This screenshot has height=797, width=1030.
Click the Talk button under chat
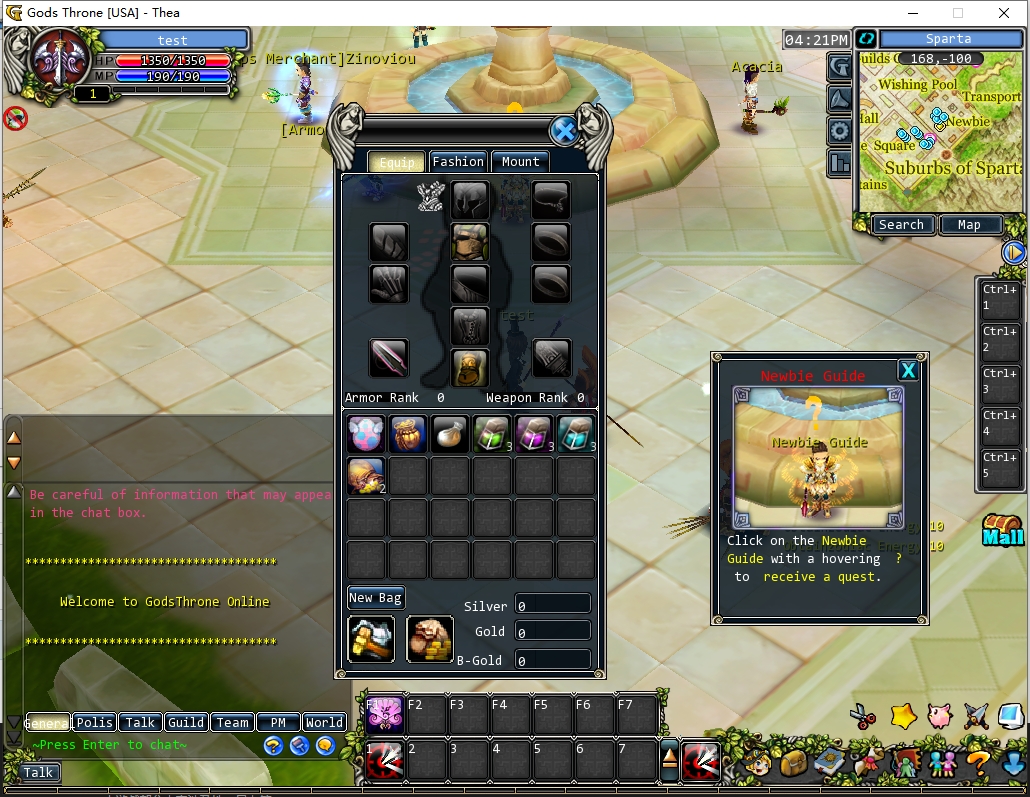[x=38, y=772]
